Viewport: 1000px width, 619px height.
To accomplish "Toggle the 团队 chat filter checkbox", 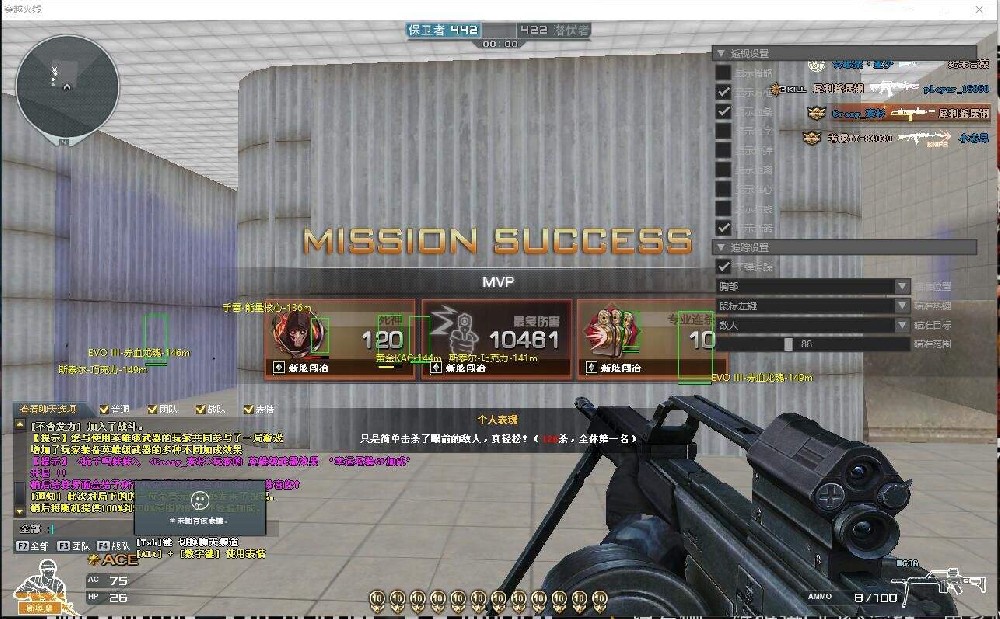I will tap(153, 409).
